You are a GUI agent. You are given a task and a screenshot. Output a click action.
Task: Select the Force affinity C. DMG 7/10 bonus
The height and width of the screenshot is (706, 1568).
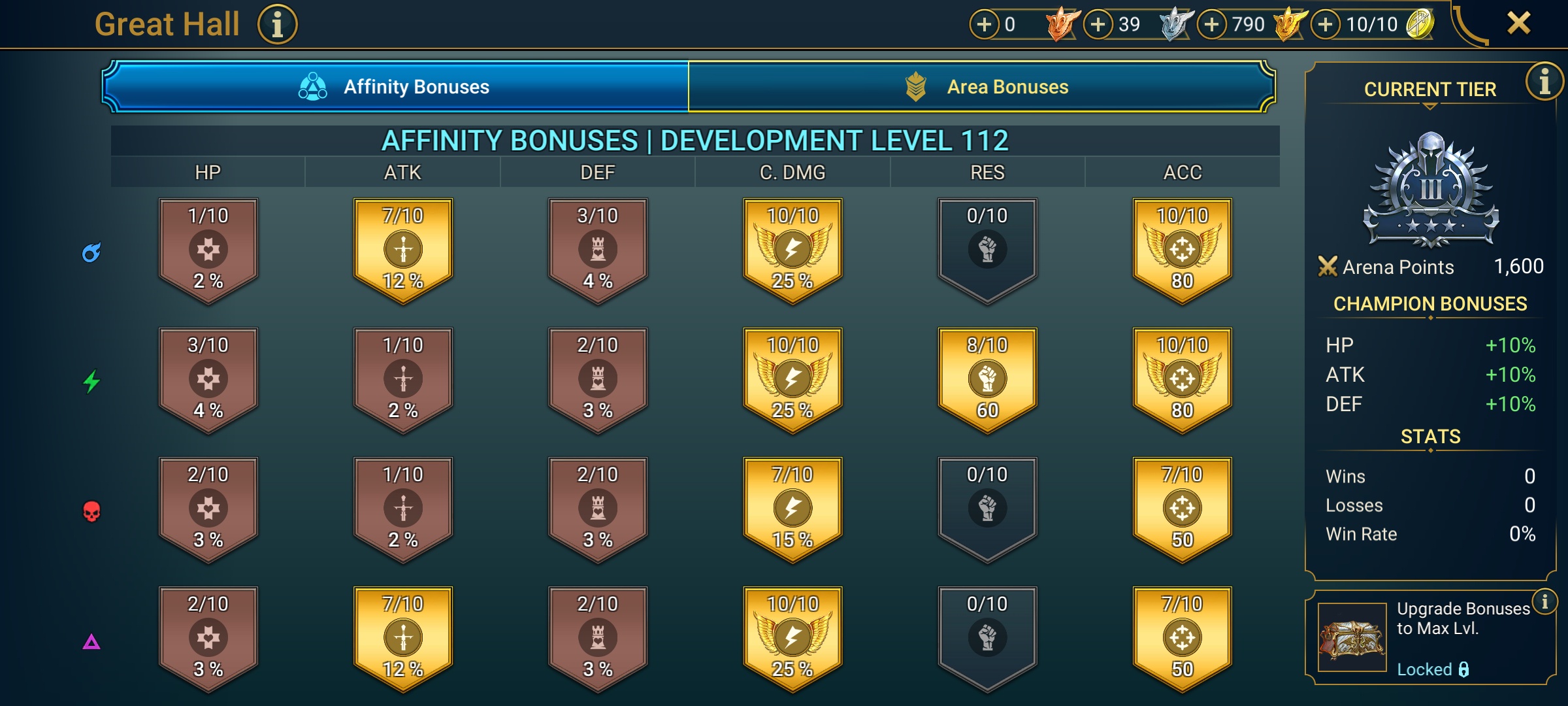(792, 508)
